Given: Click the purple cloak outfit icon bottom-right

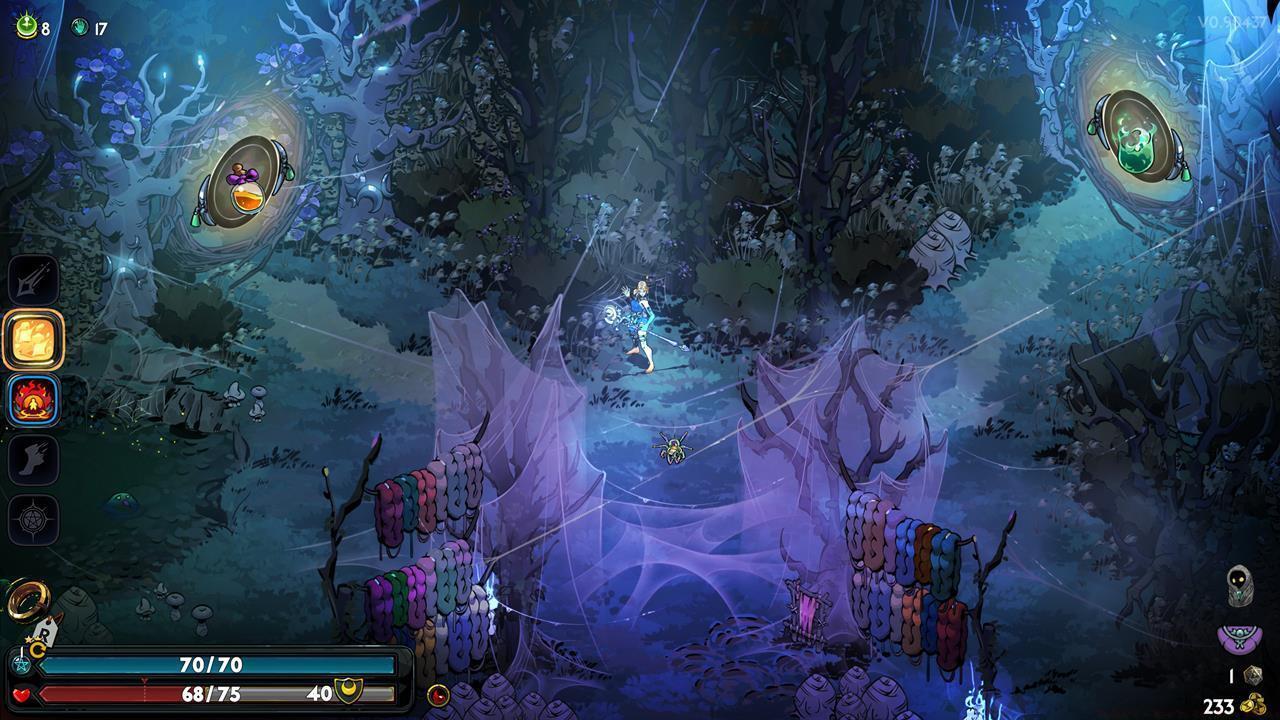Looking at the screenshot, I should pyautogui.click(x=1238, y=638).
